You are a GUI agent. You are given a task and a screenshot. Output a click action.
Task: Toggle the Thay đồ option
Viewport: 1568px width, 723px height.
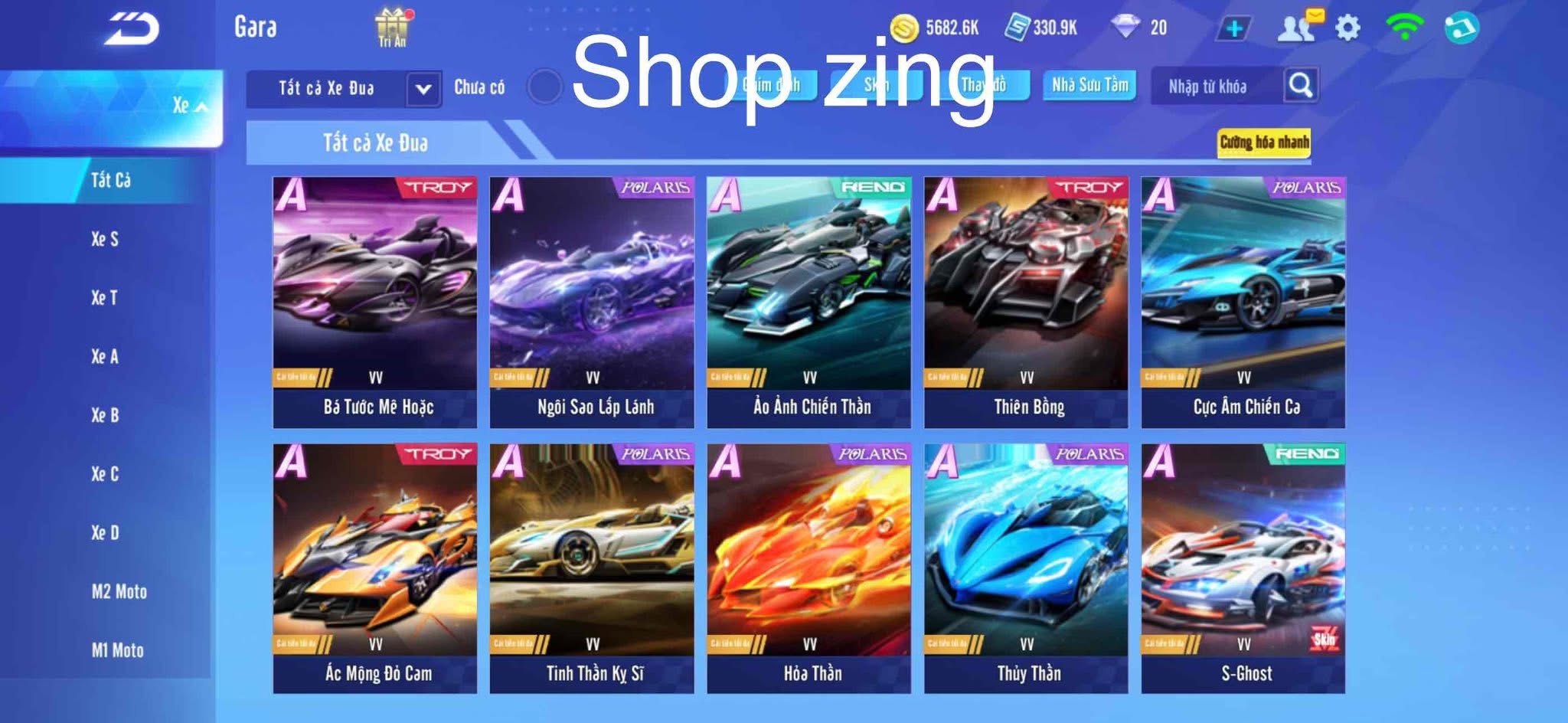coord(988,87)
